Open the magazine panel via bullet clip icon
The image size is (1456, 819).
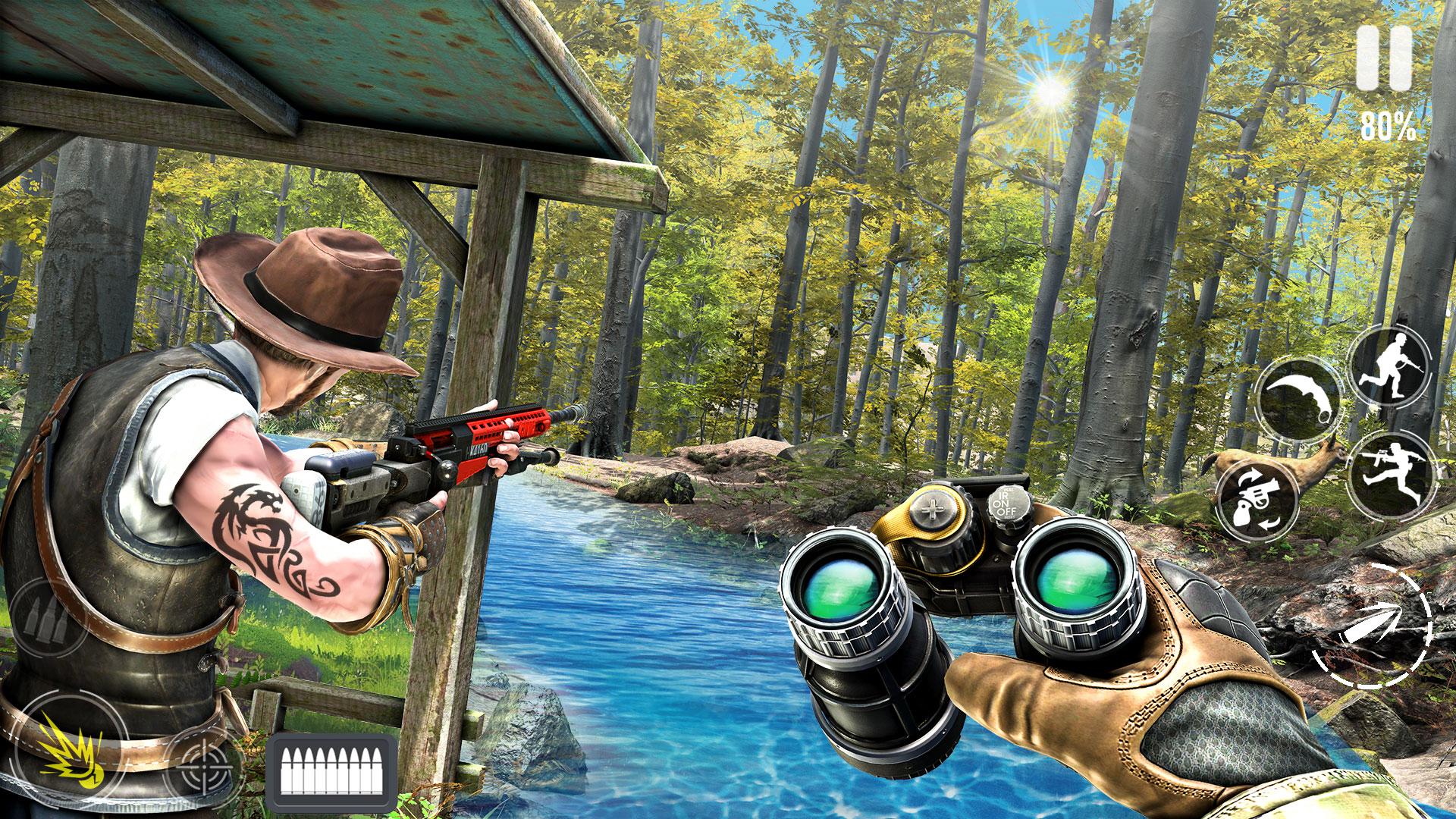point(326,766)
